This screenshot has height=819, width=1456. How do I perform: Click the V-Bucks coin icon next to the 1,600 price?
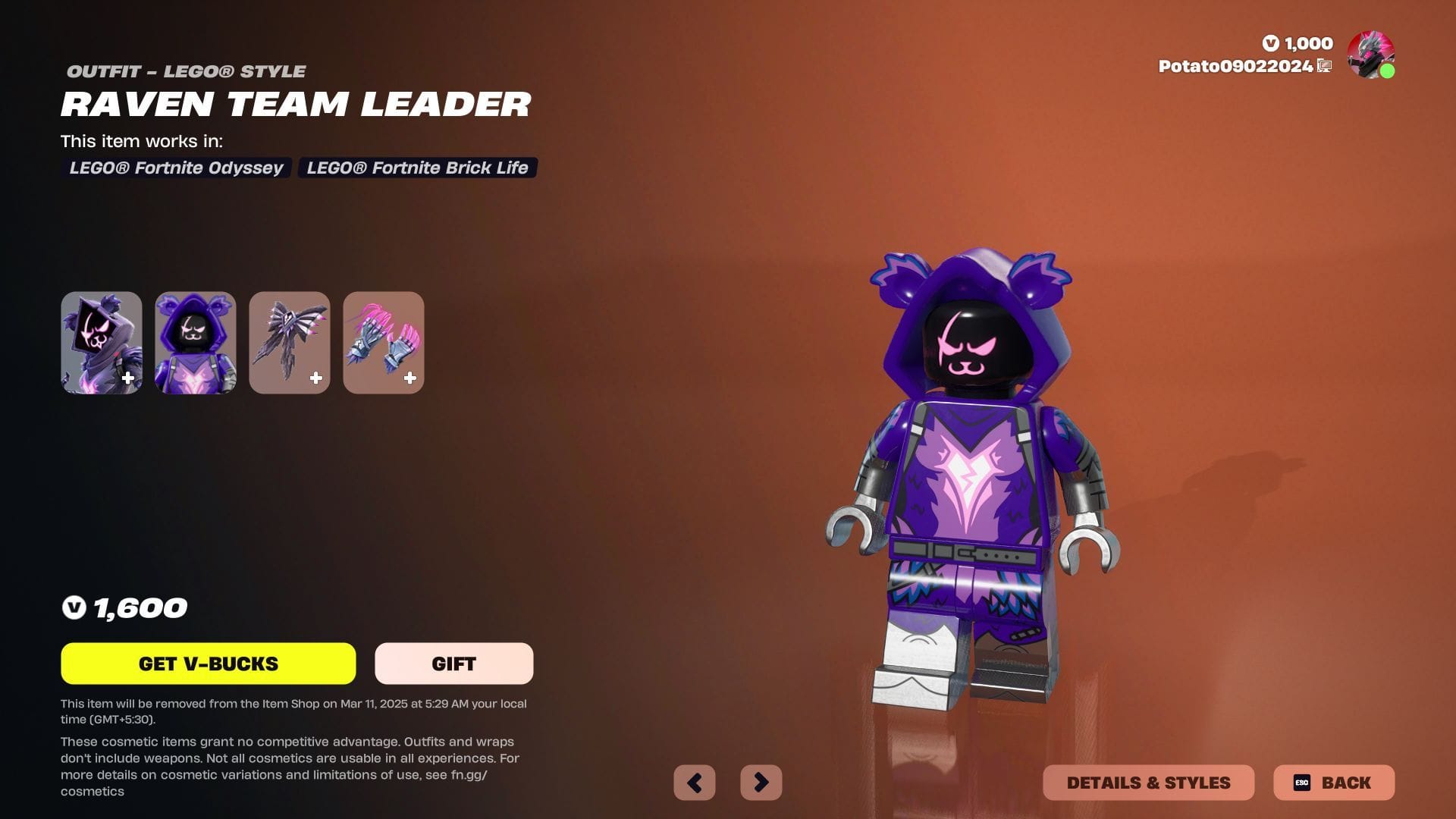[75, 607]
